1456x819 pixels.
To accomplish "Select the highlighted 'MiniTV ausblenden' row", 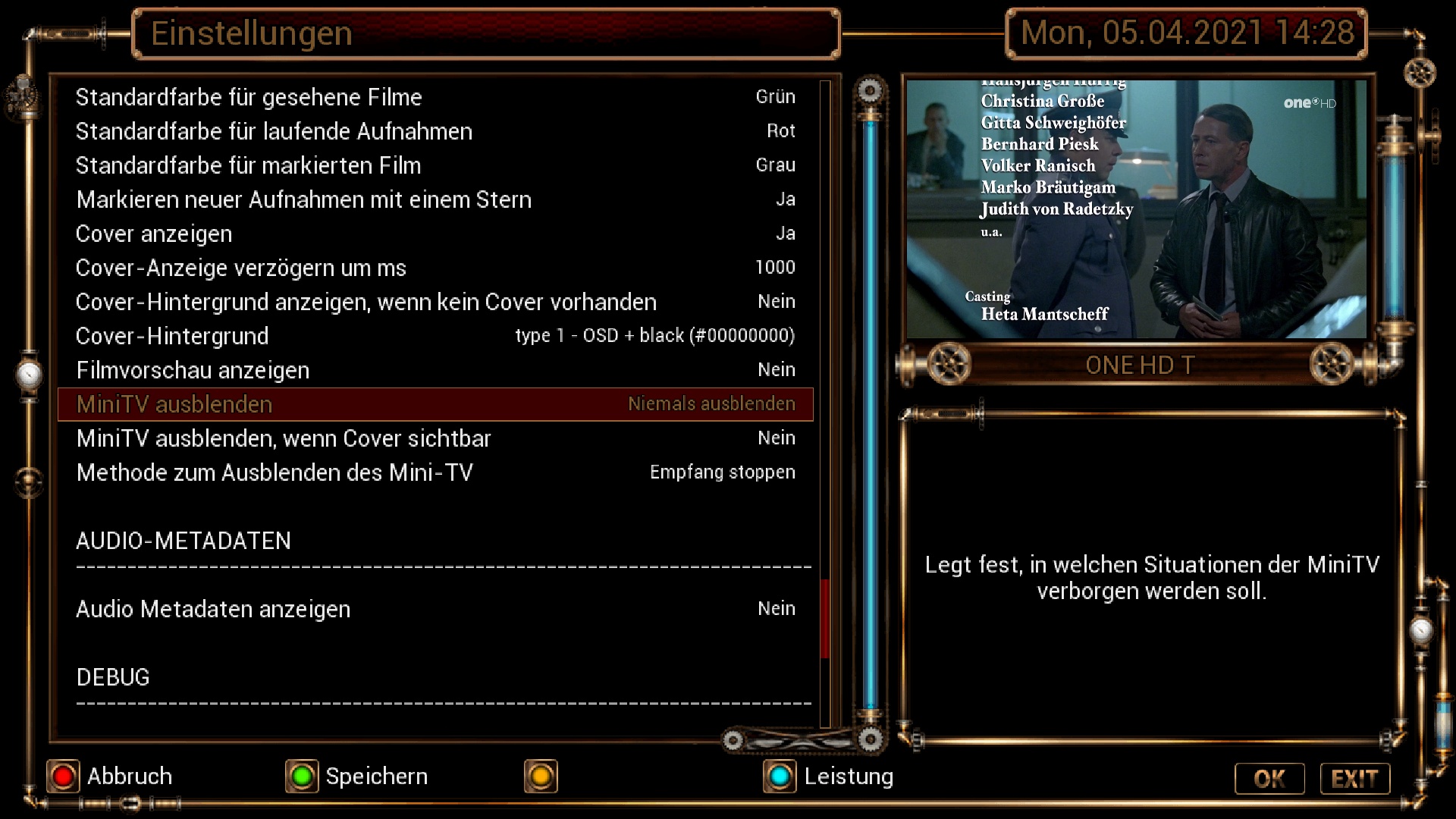I will point(435,404).
